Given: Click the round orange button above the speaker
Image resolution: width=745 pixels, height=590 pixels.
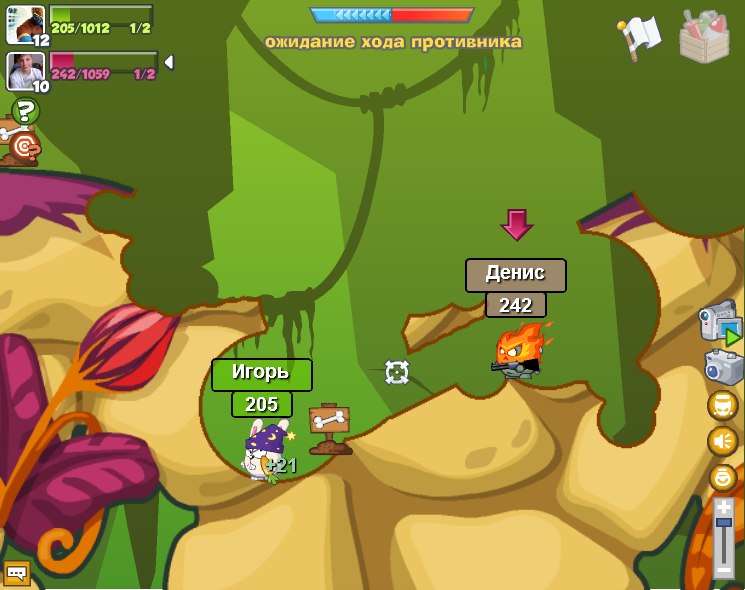Looking at the screenshot, I should pyautogui.click(x=722, y=405).
